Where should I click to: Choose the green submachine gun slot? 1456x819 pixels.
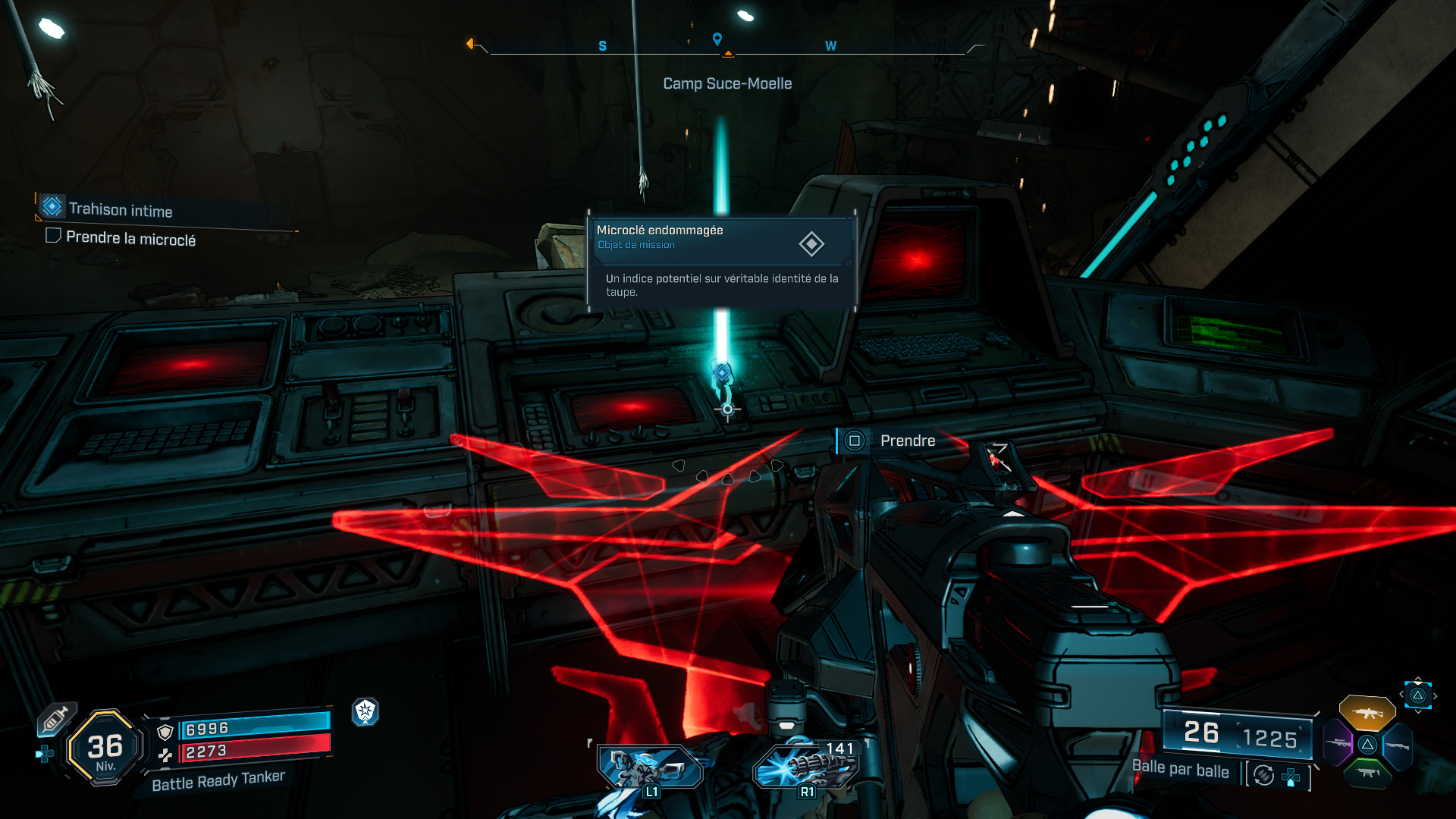(1367, 773)
